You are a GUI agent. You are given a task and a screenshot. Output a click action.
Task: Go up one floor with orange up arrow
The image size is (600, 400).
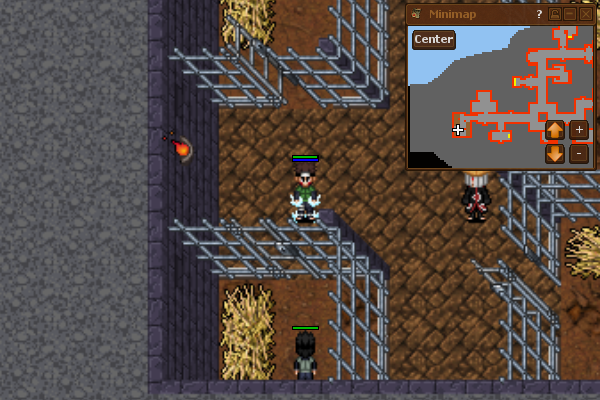tap(555, 129)
